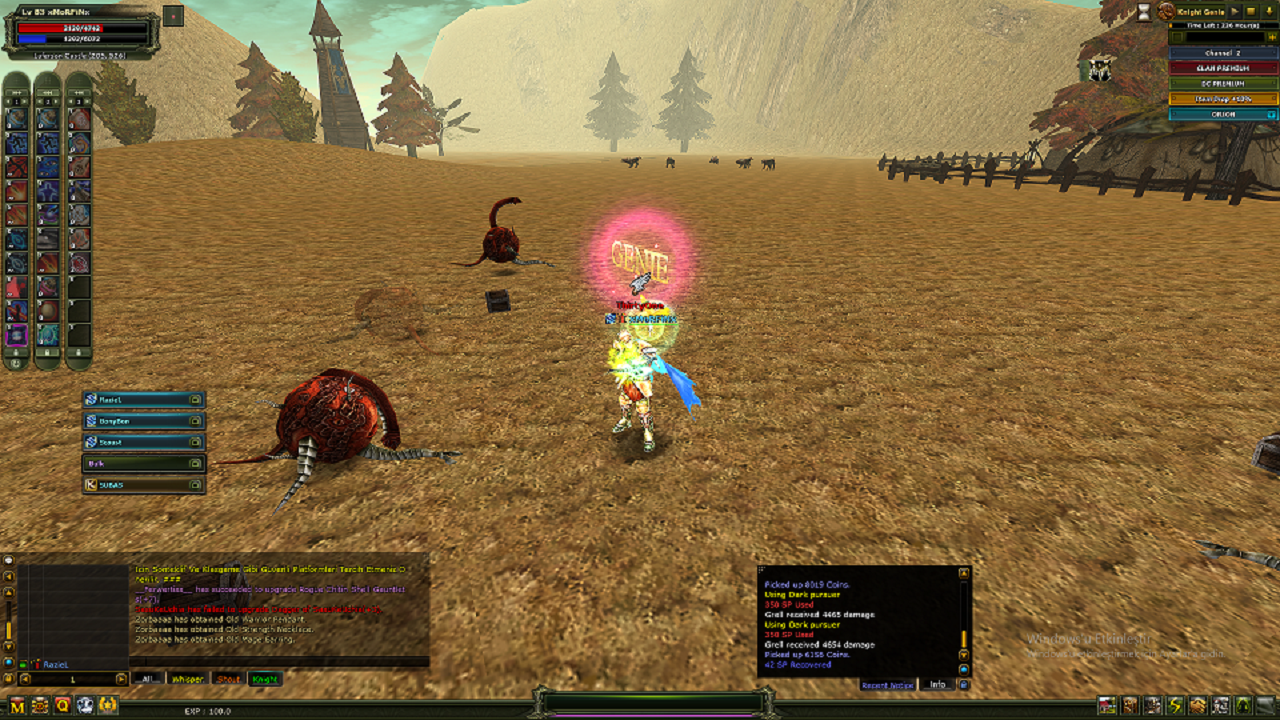Switch chat to the Whisper tab
The width and height of the screenshot is (1280, 720).
point(187,679)
